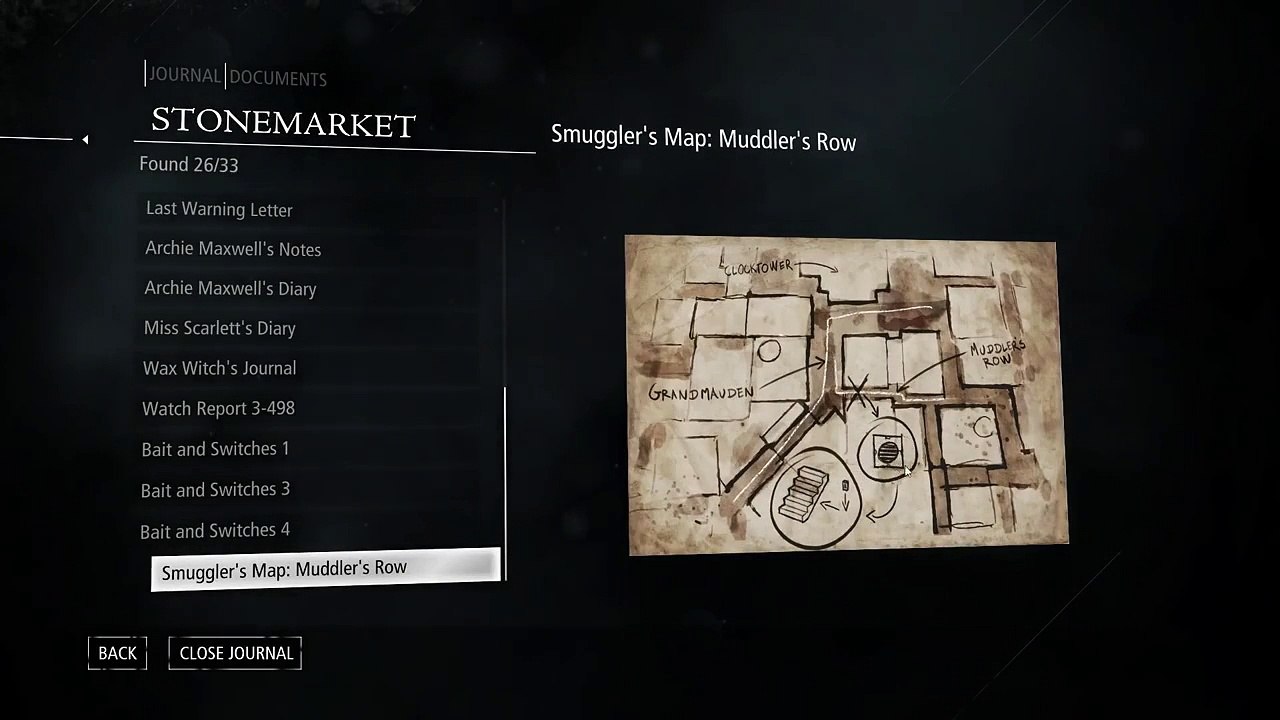Open the Wax Witch's Journal
Image resolution: width=1280 pixels, height=720 pixels.
point(219,368)
